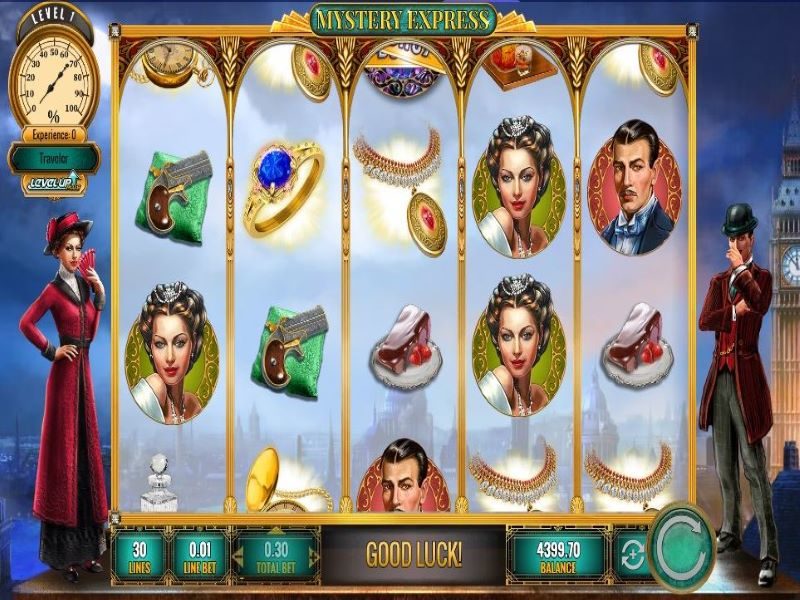The height and width of the screenshot is (600, 800).
Task: Spin the reels with the round green button
Action: (x=680, y=549)
